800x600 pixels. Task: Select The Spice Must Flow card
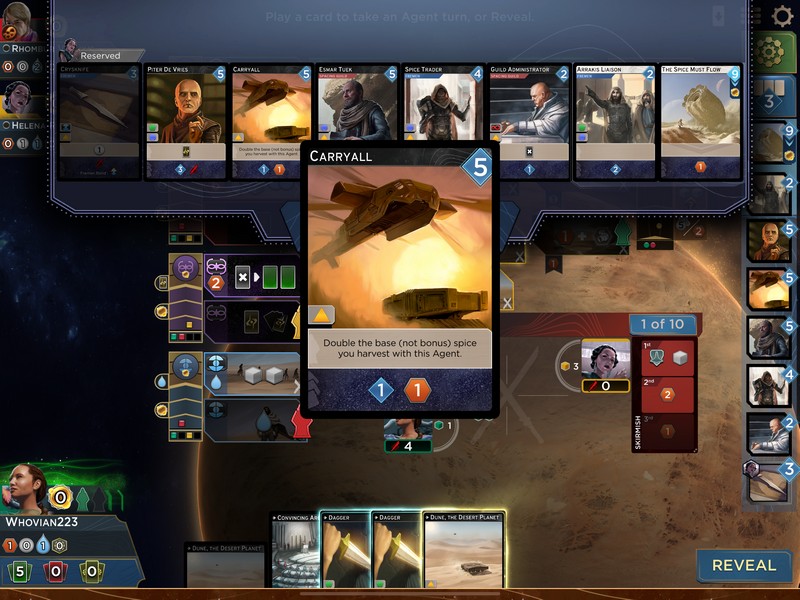point(700,122)
